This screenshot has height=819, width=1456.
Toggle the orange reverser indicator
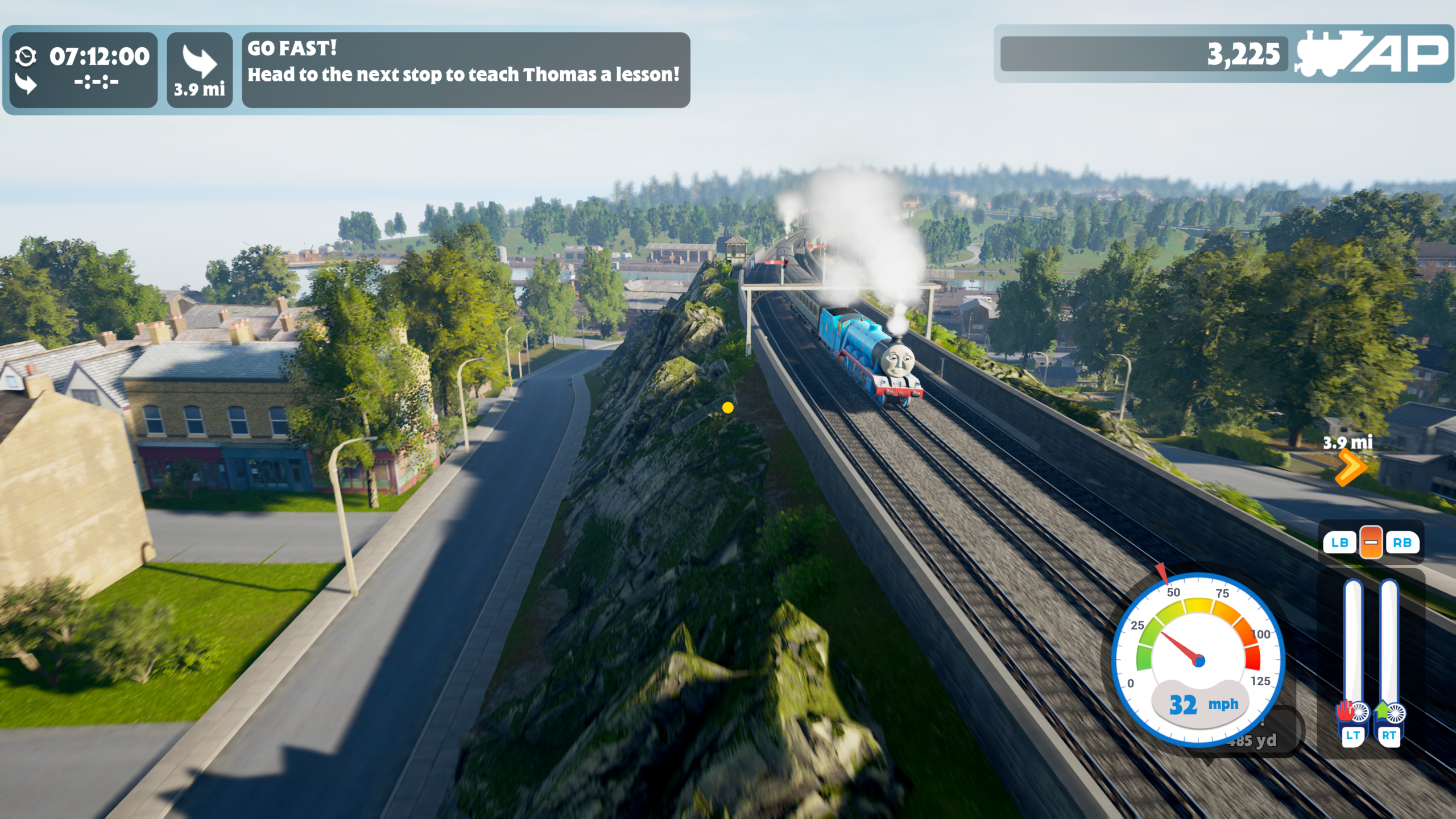(1371, 542)
